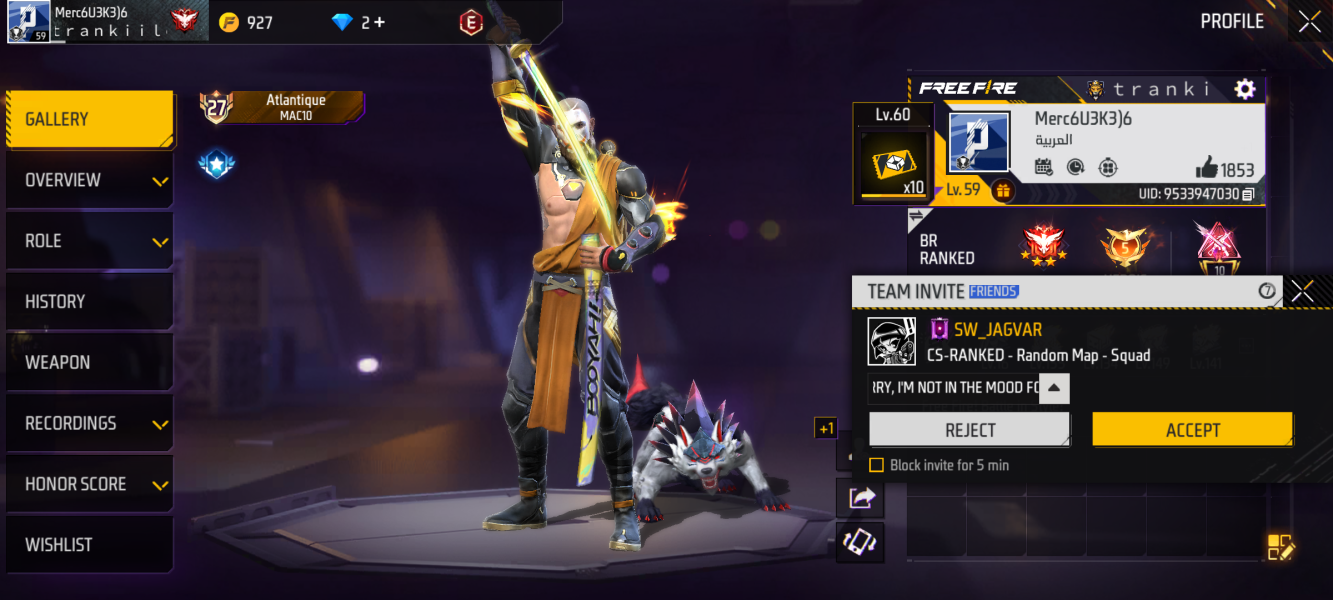1333x600 pixels.
Task: Open the History tab
Action: (90, 302)
